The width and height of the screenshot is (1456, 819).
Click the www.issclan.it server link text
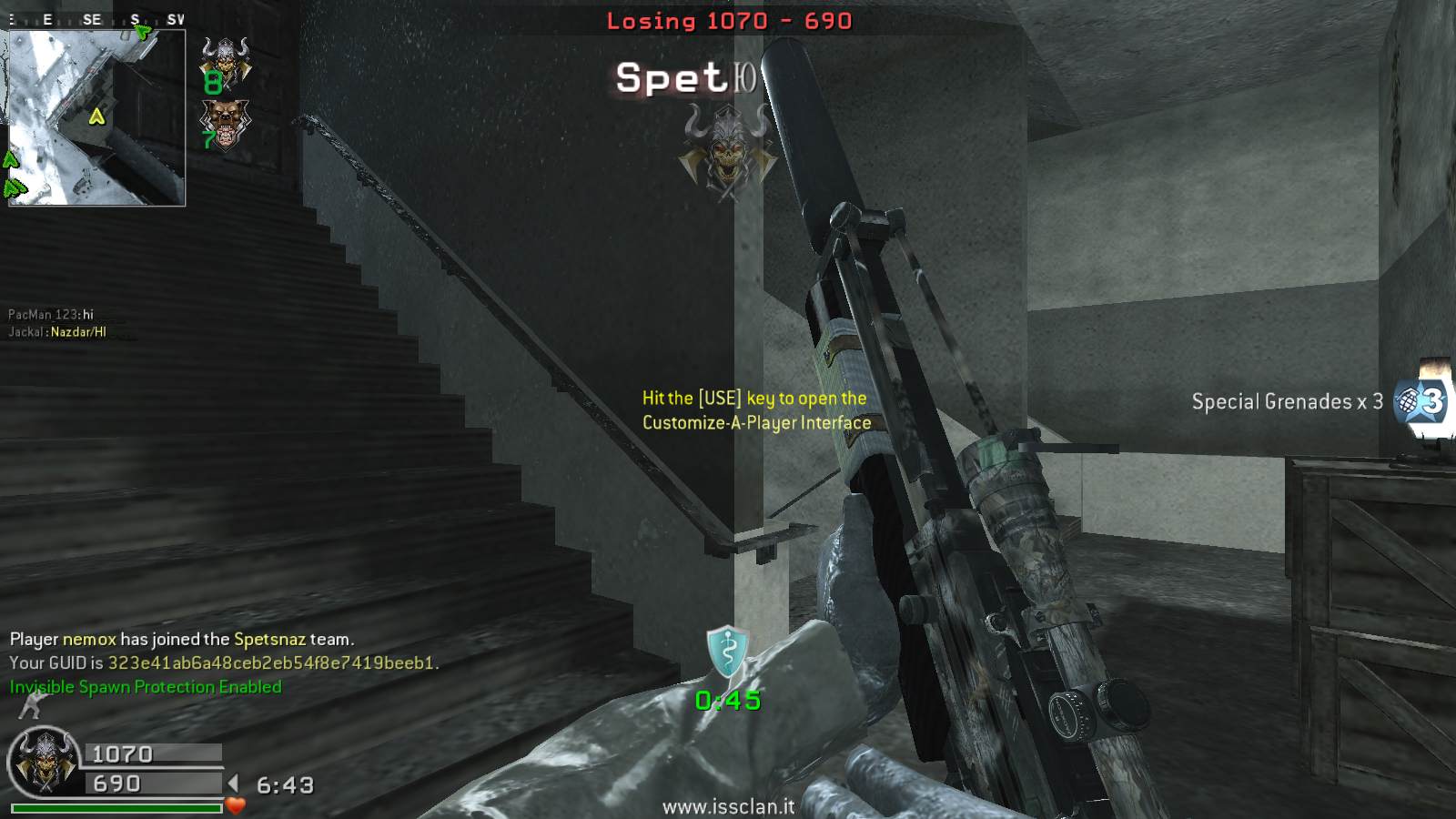(x=728, y=807)
